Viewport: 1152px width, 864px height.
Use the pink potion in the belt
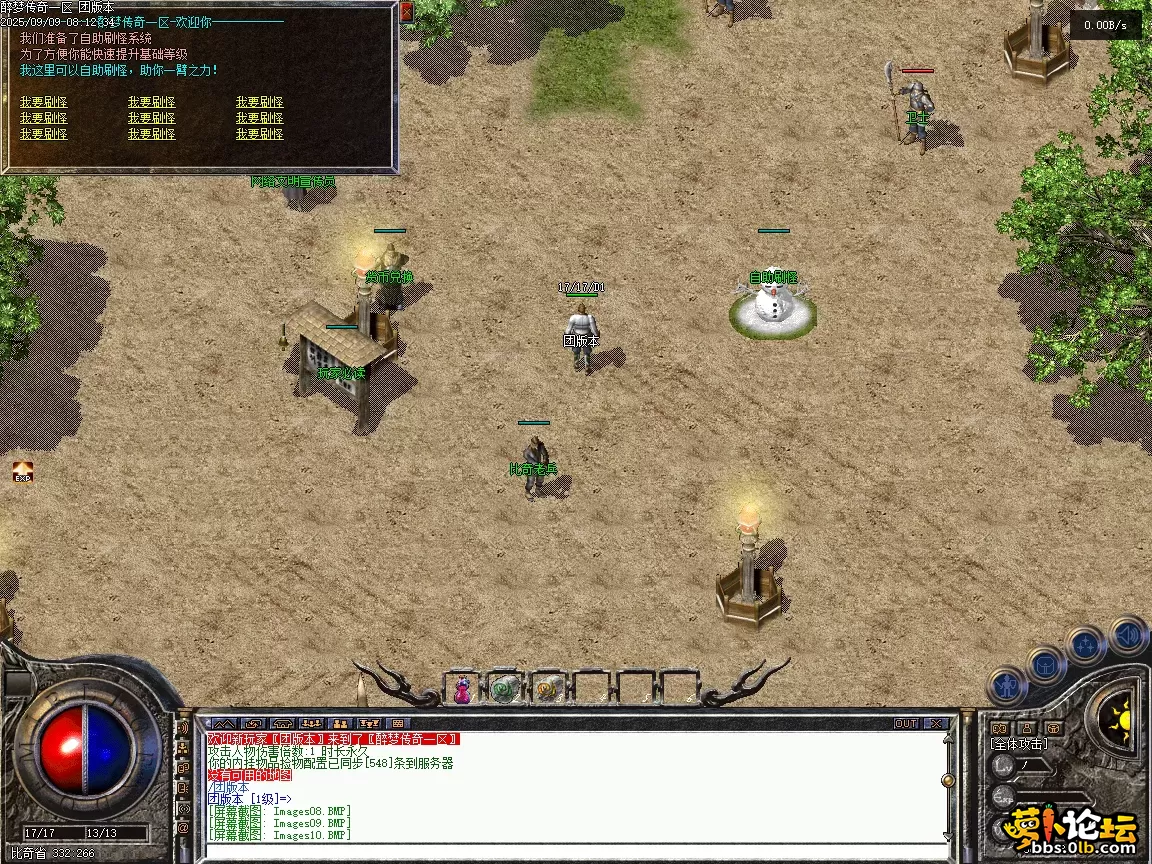coord(462,688)
